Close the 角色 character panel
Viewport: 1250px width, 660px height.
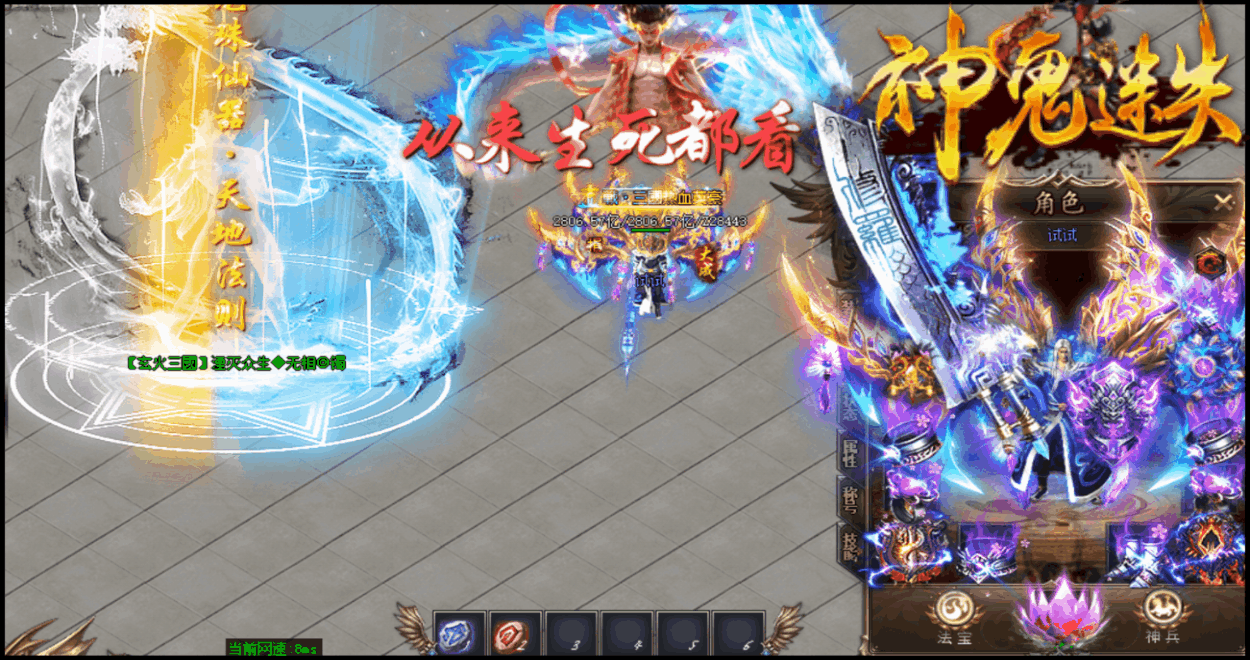tap(1222, 201)
